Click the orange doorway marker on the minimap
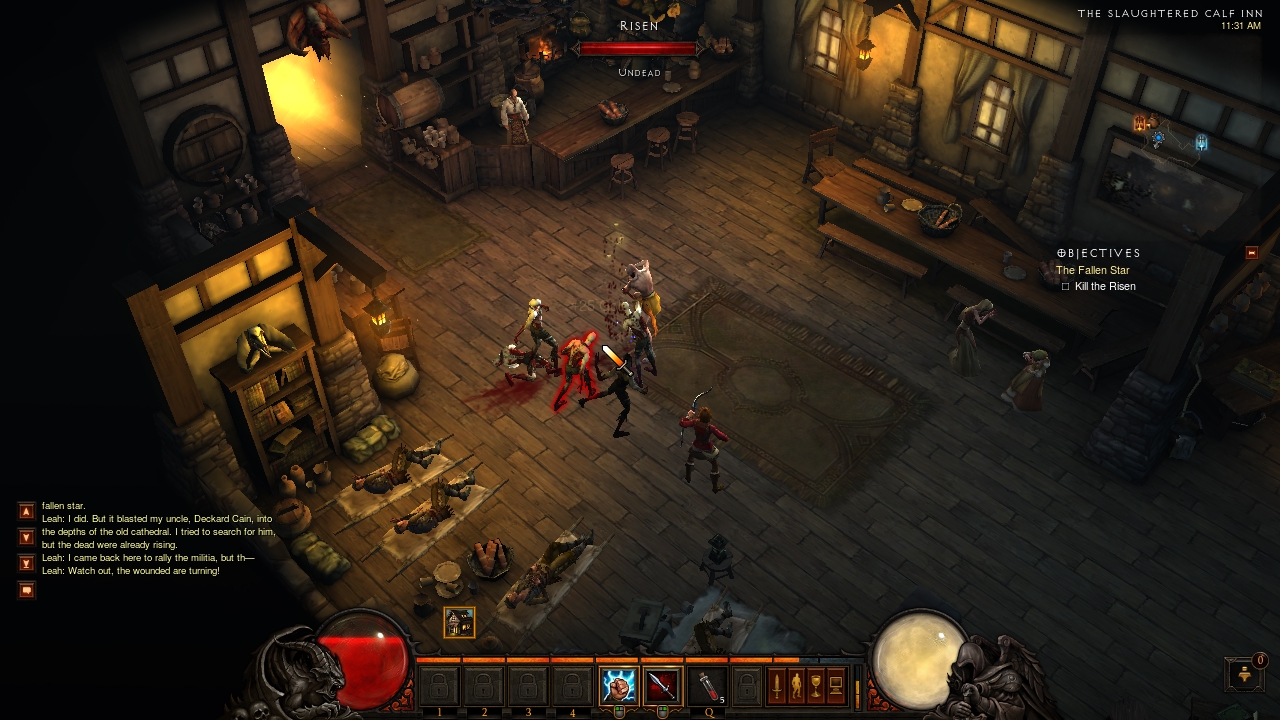Image resolution: width=1280 pixels, height=720 pixels. tap(1139, 124)
